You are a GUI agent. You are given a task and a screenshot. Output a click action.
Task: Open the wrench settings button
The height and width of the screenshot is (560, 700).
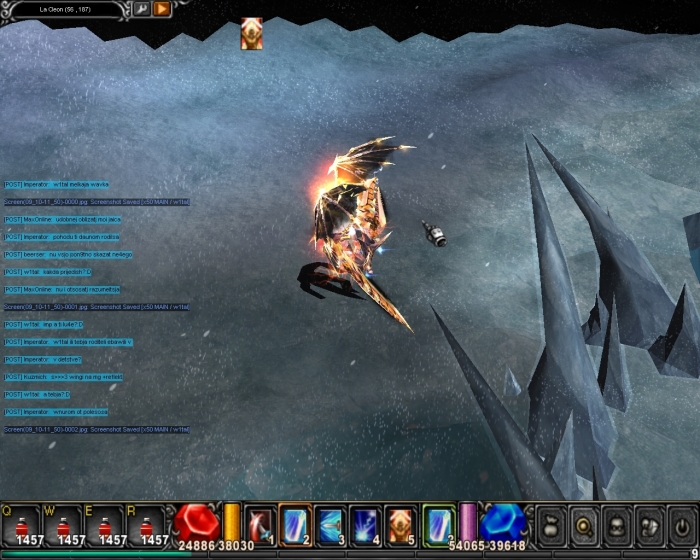141,9
